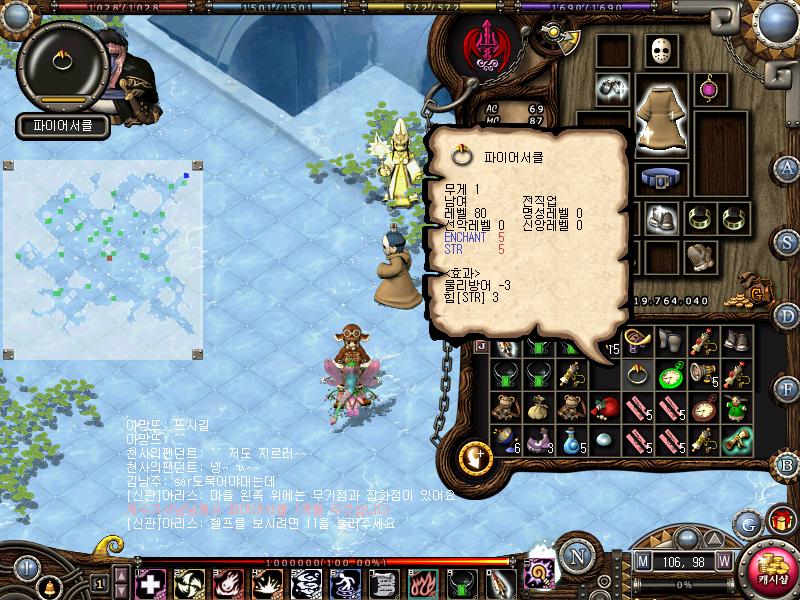Click the round G button
The image size is (800, 600).
pyautogui.click(x=746, y=523)
